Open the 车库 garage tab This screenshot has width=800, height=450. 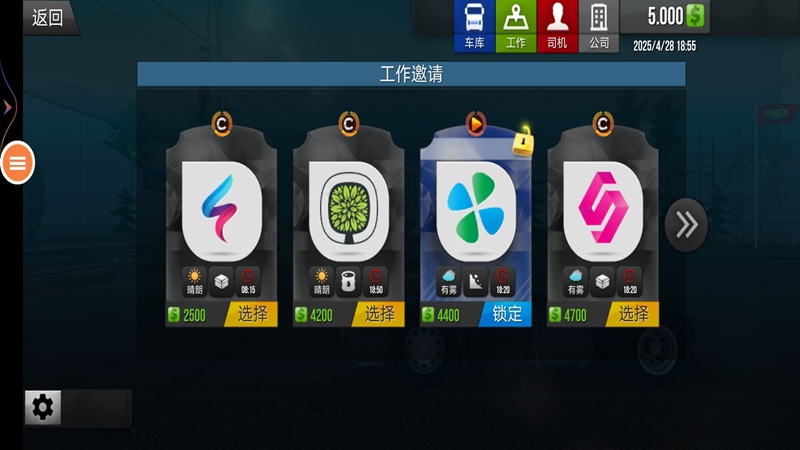pyautogui.click(x=474, y=26)
